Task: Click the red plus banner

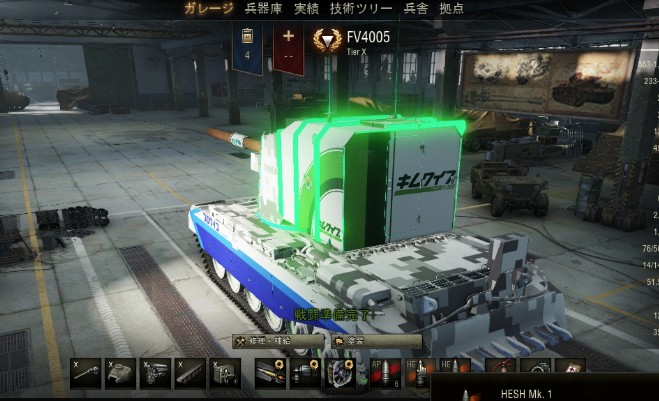Action: 289,47
